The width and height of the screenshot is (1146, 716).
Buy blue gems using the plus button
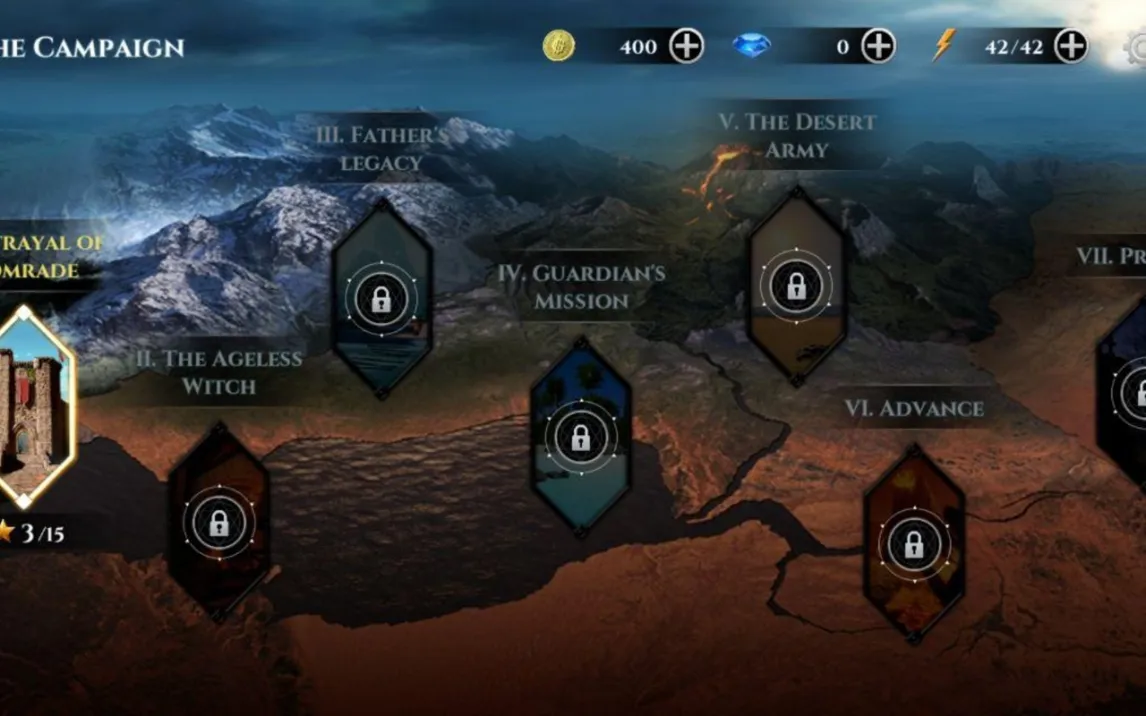pyautogui.click(x=878, y=46)
